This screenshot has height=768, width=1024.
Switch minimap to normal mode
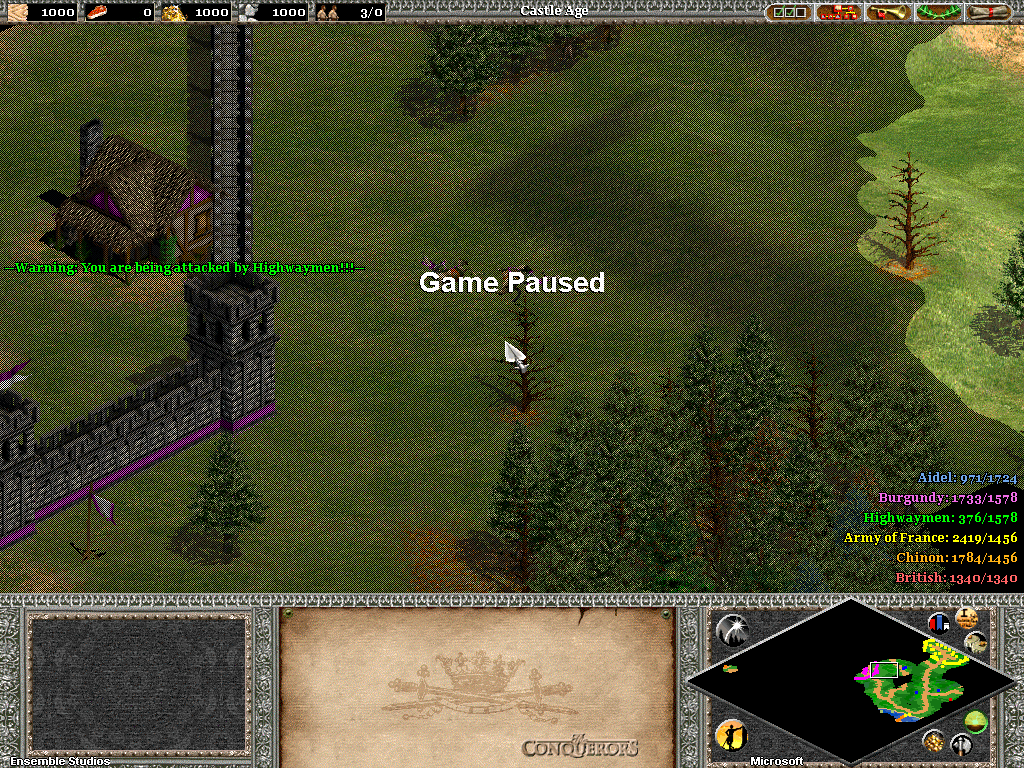(x=976, y=722)
